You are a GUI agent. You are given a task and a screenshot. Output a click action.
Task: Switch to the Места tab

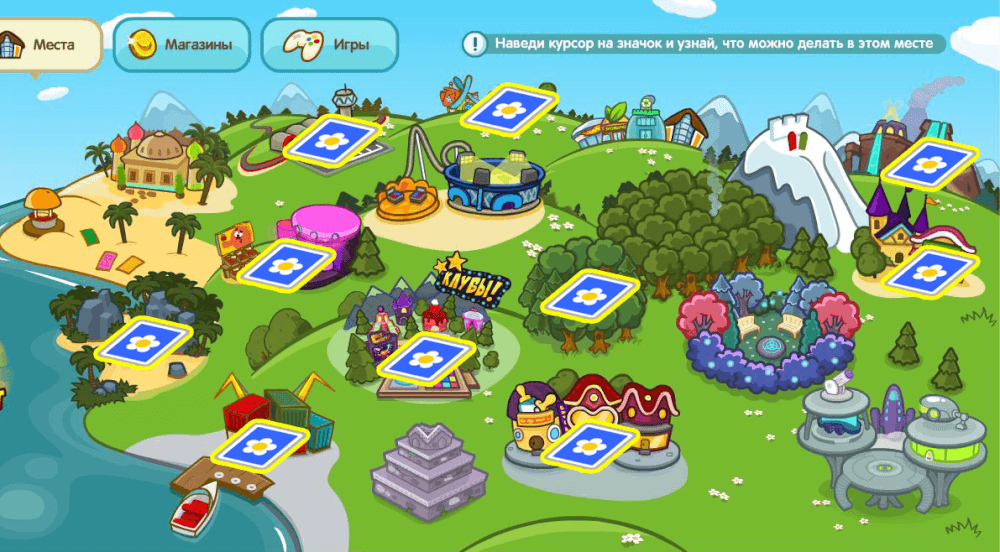point(50,45)
